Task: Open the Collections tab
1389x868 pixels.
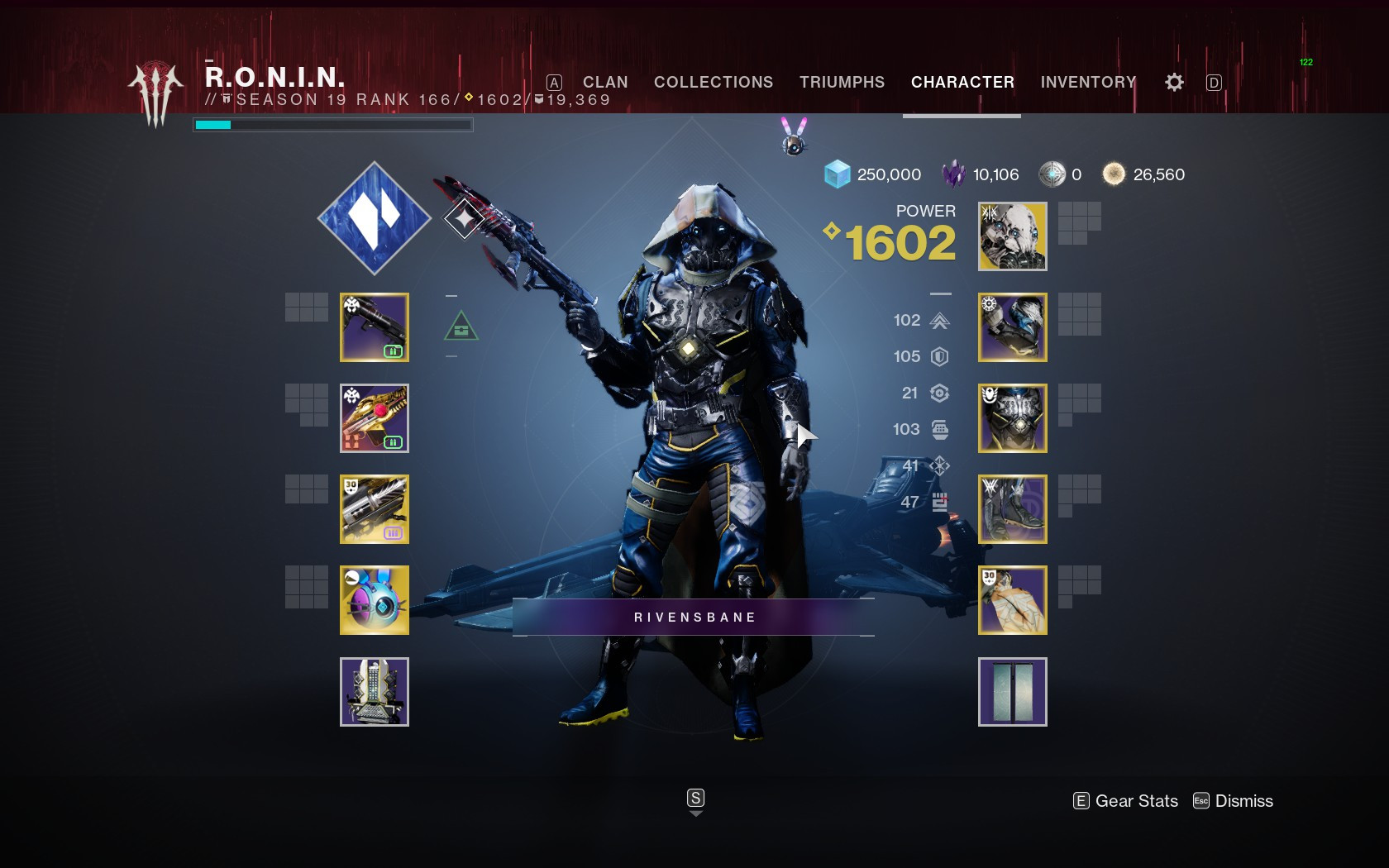Action: 714,82
